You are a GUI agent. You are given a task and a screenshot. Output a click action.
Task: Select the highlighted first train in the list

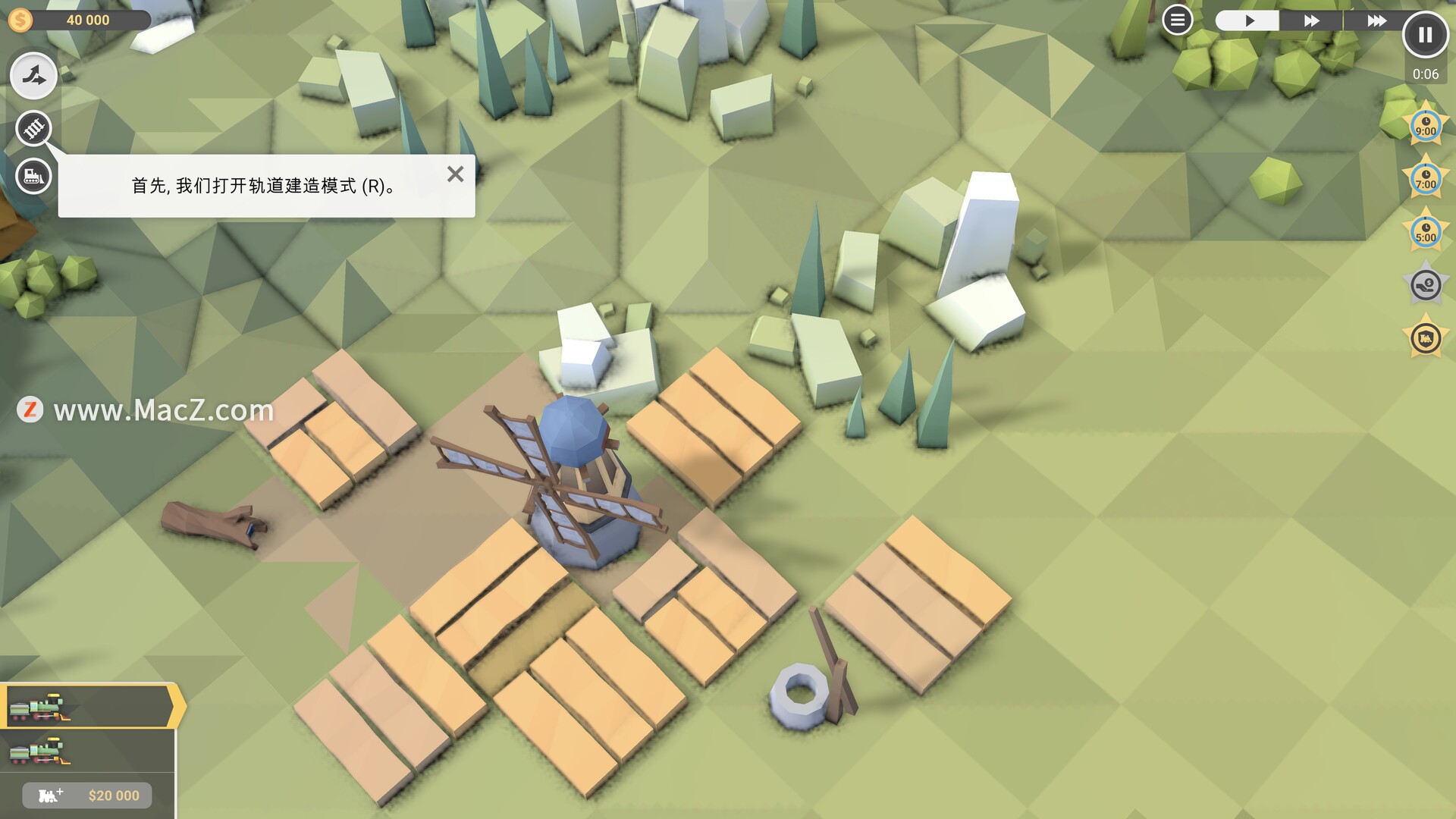[x=87, y=707]
